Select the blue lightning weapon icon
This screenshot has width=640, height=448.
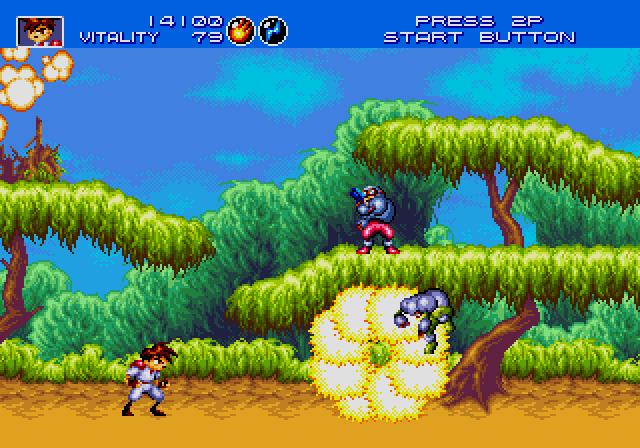click(272, 30)
